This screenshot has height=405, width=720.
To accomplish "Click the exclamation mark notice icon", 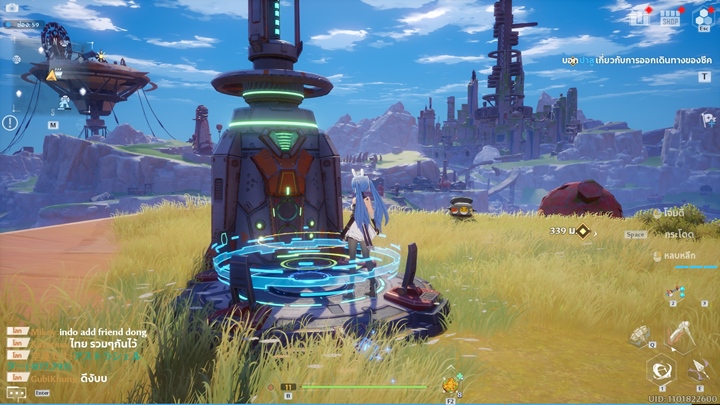I will pos(10,123).
